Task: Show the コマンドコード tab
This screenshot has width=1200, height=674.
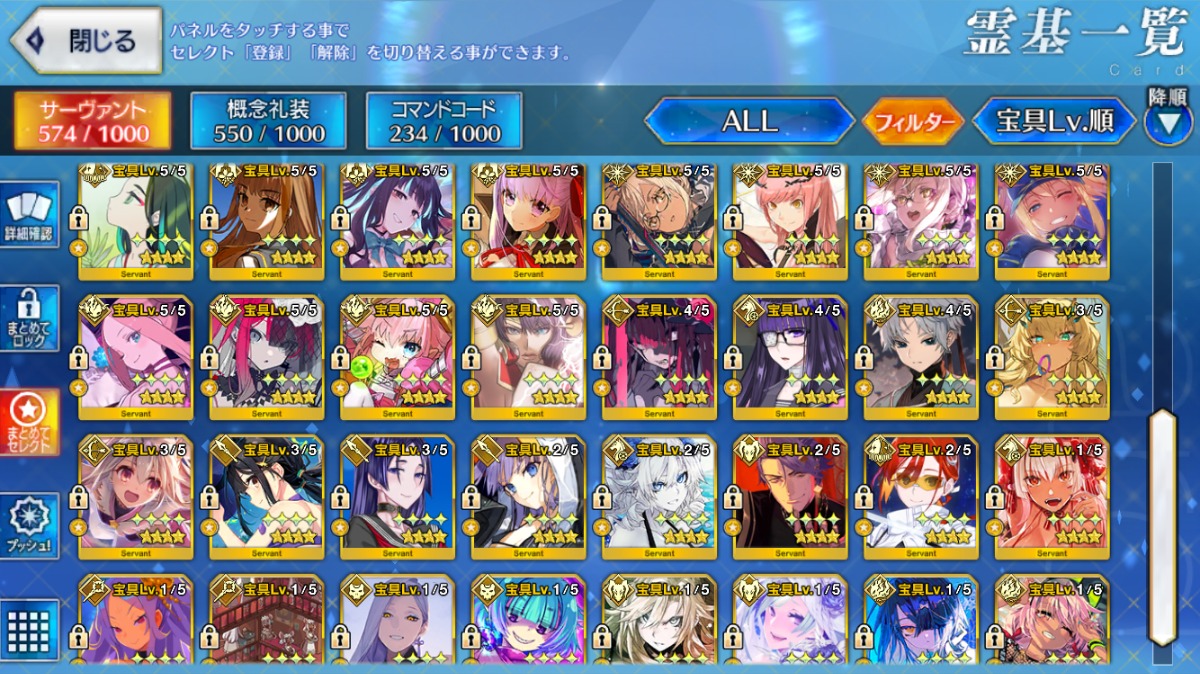Action: pyautogui.click(x=443, y=121)
